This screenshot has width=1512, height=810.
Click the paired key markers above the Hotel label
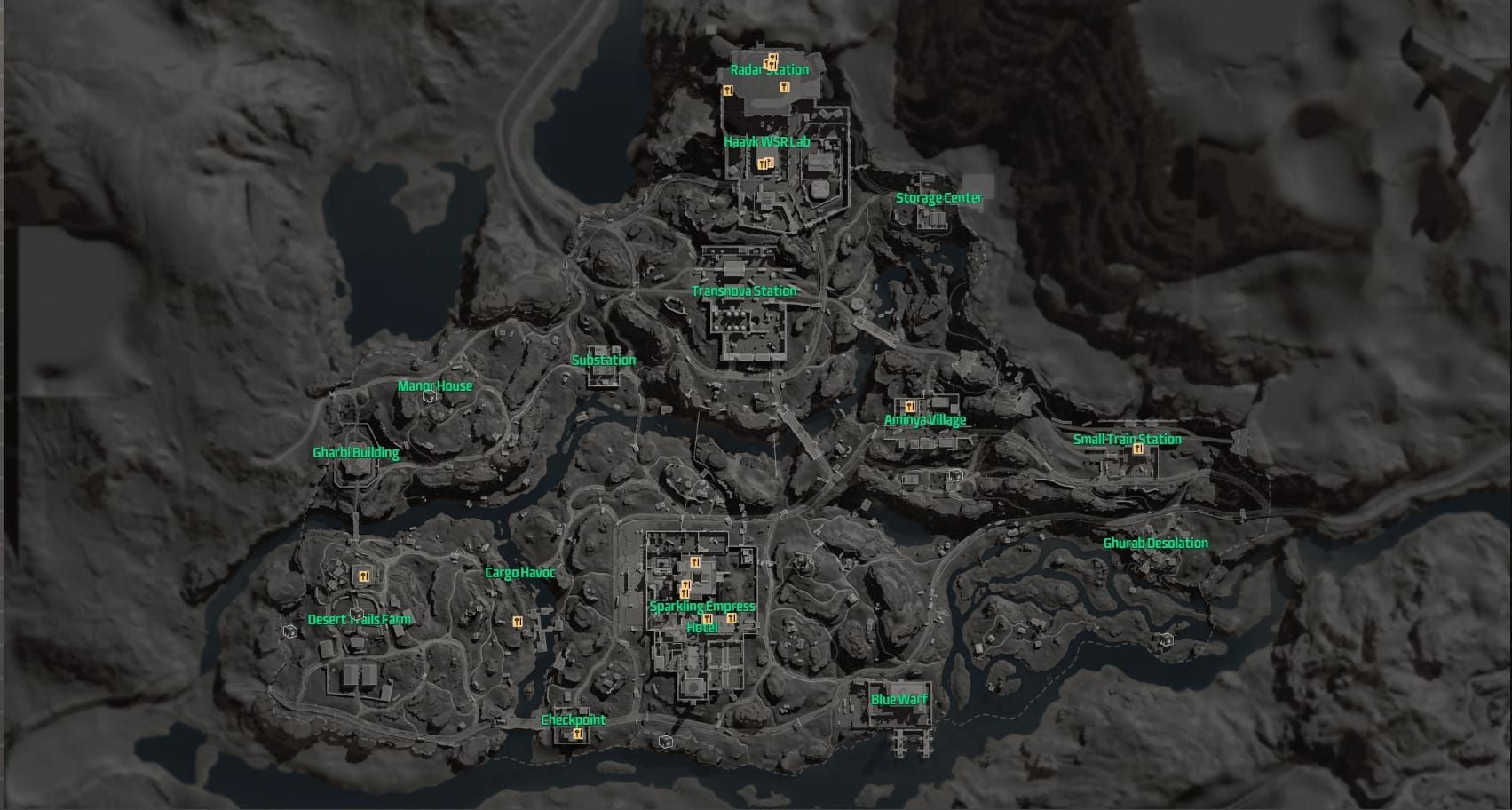(x=685, y=588)
